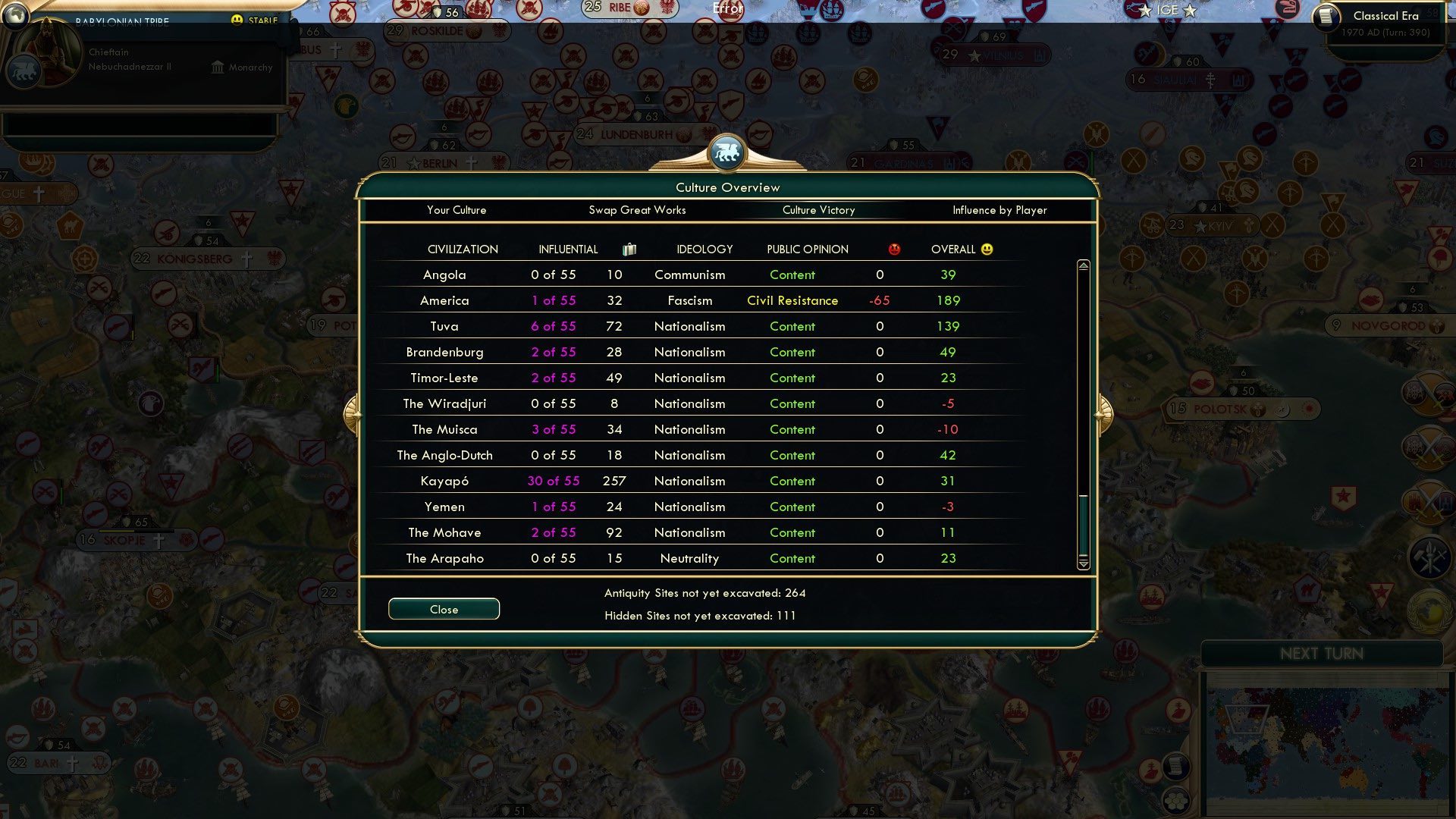Screen dimensions: 1456x819
Task: View the Influence by Player tab
Action: 1000,210
